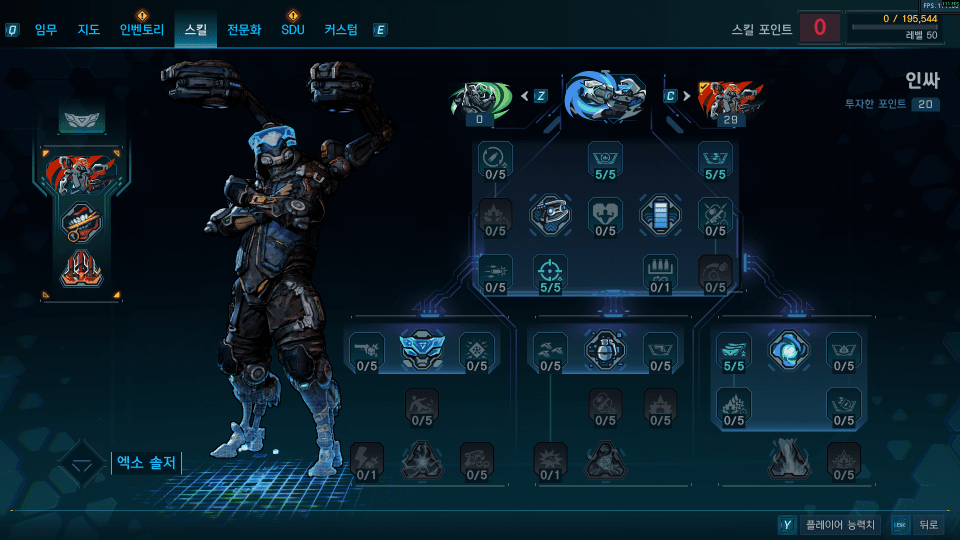Screen dimensions: 960x540
Task: Select the grenade augment icon
Action: tap(604, 349)
